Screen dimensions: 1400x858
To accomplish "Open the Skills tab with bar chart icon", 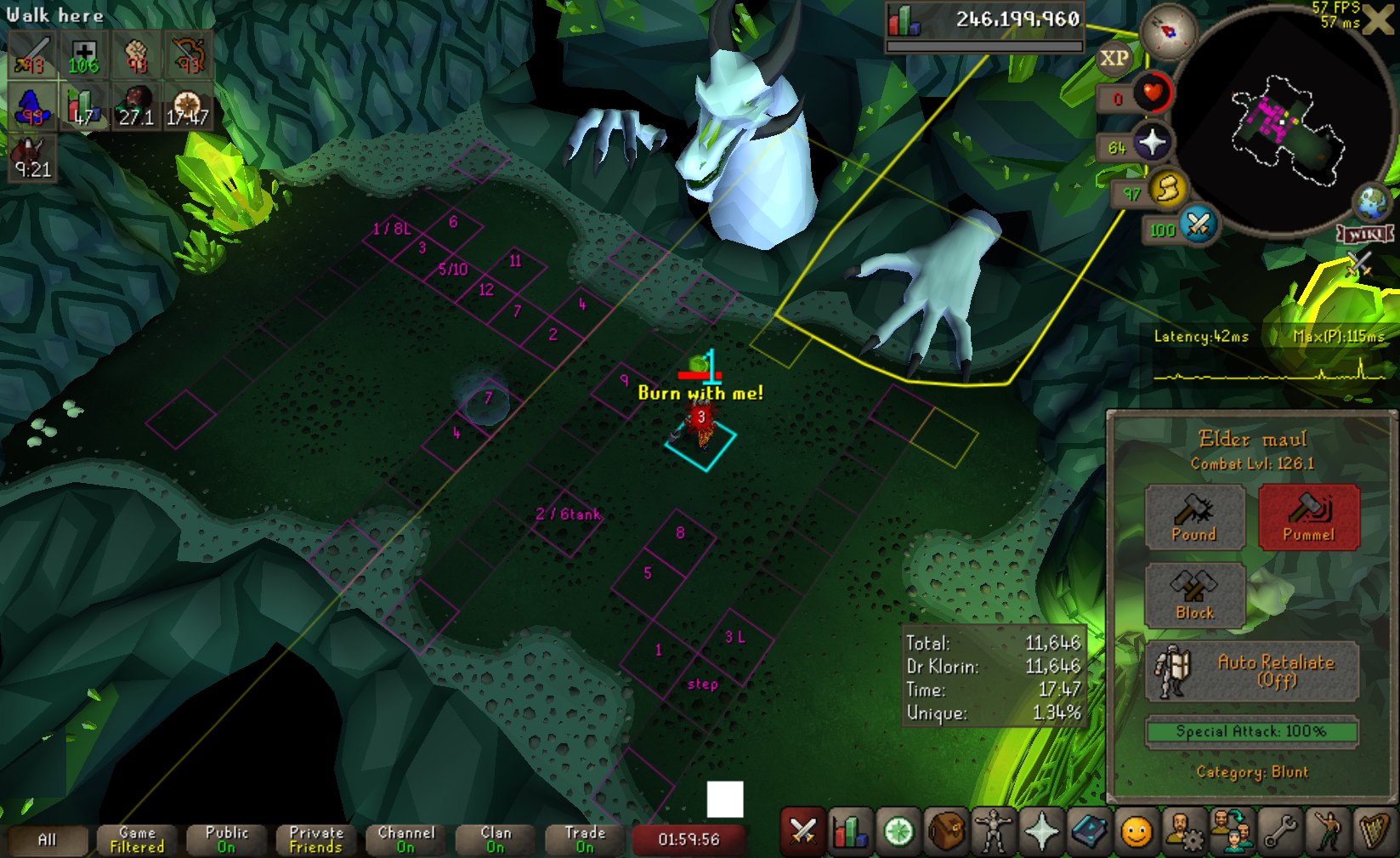I will click(850, 832).
